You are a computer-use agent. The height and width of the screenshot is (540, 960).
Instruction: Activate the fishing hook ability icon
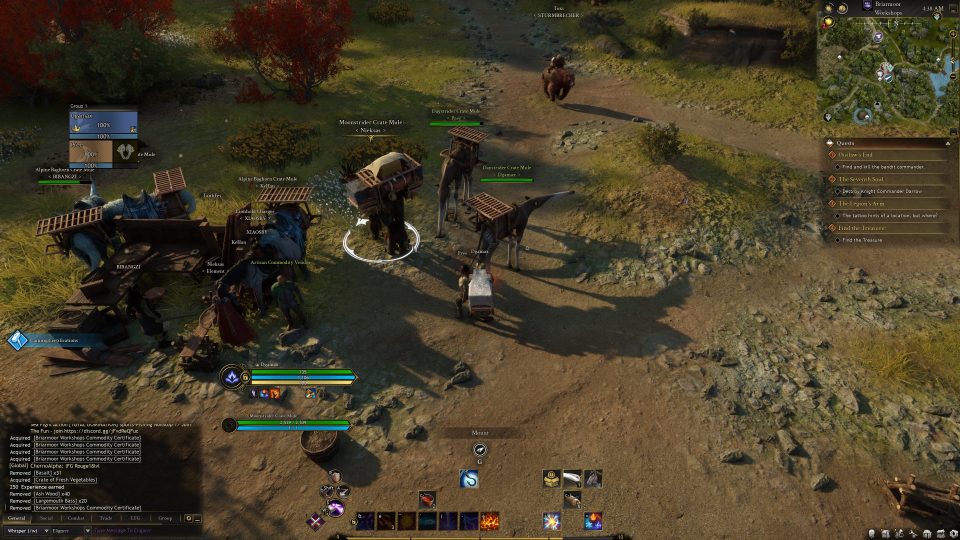click(x=469, y=479)
